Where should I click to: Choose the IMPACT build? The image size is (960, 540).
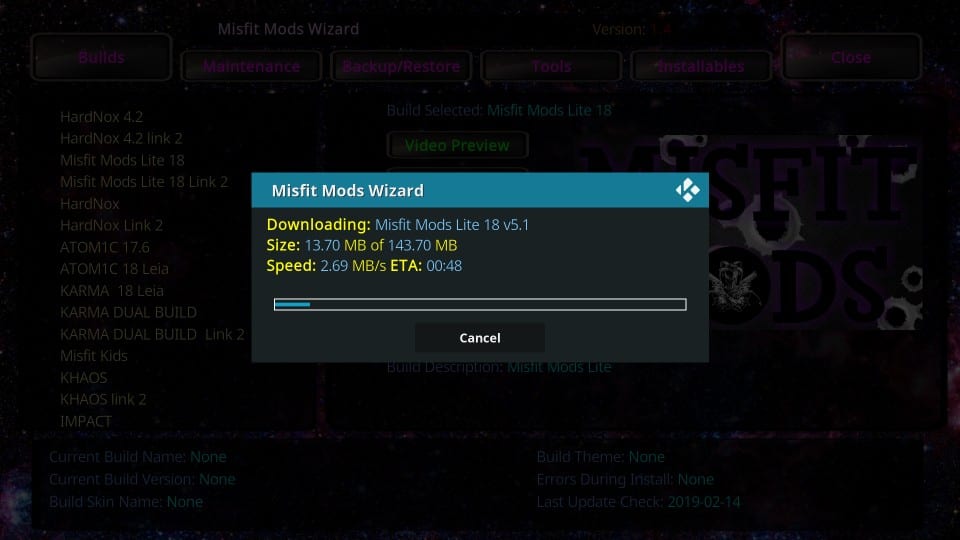click(x=86, y=421)
